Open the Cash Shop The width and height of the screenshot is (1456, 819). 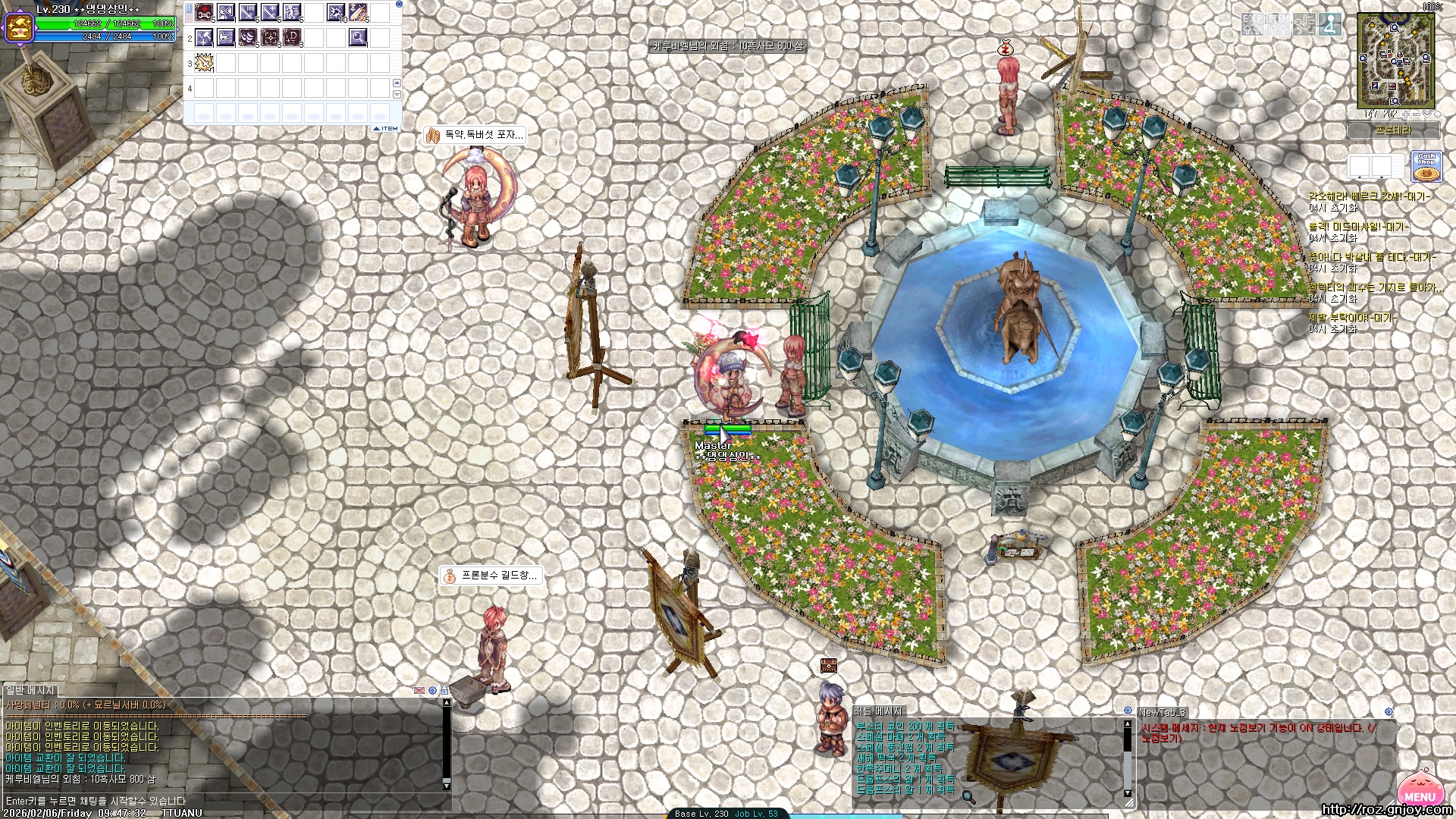[1426, 167]
